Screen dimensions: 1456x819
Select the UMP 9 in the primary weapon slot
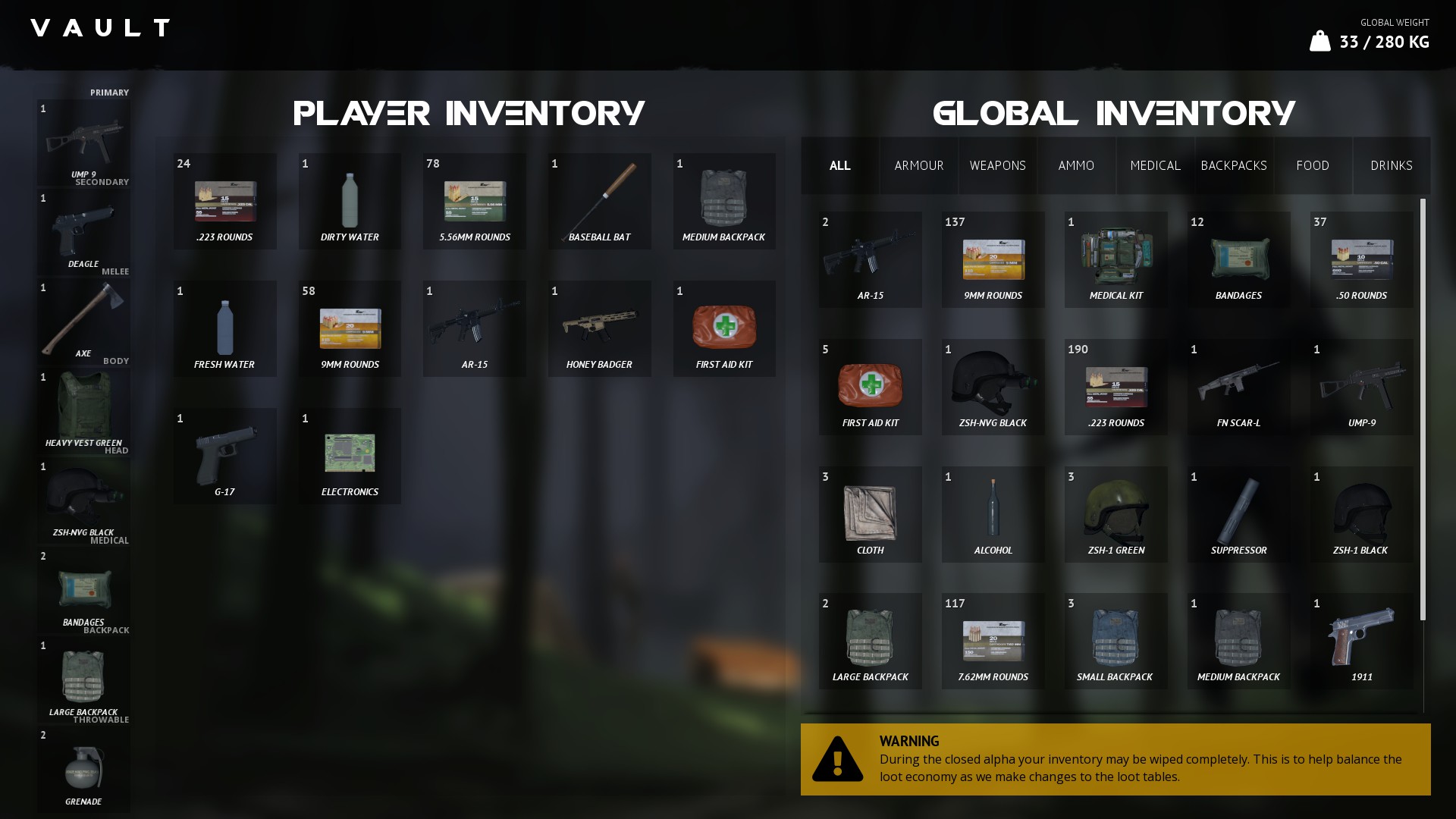pos(83,144)
